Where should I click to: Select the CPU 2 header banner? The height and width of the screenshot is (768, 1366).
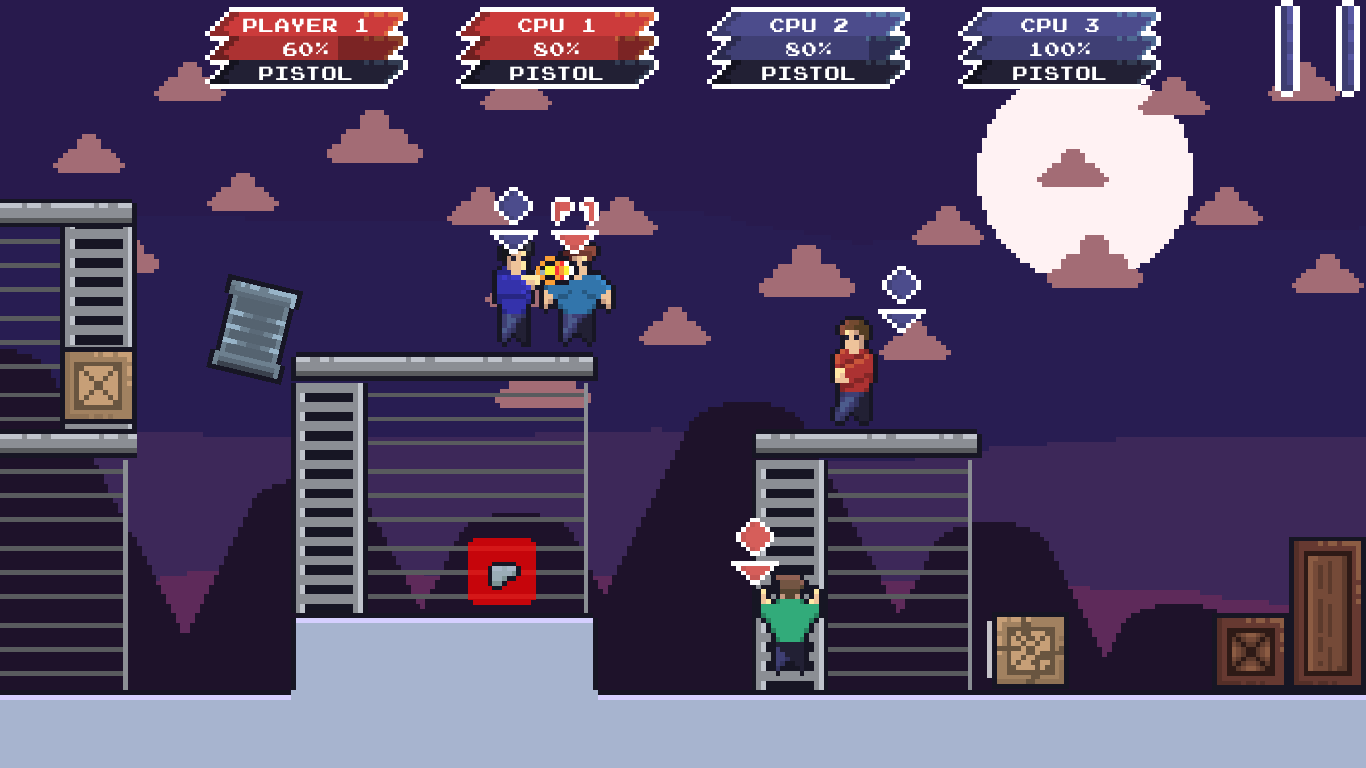click(808, 25)
